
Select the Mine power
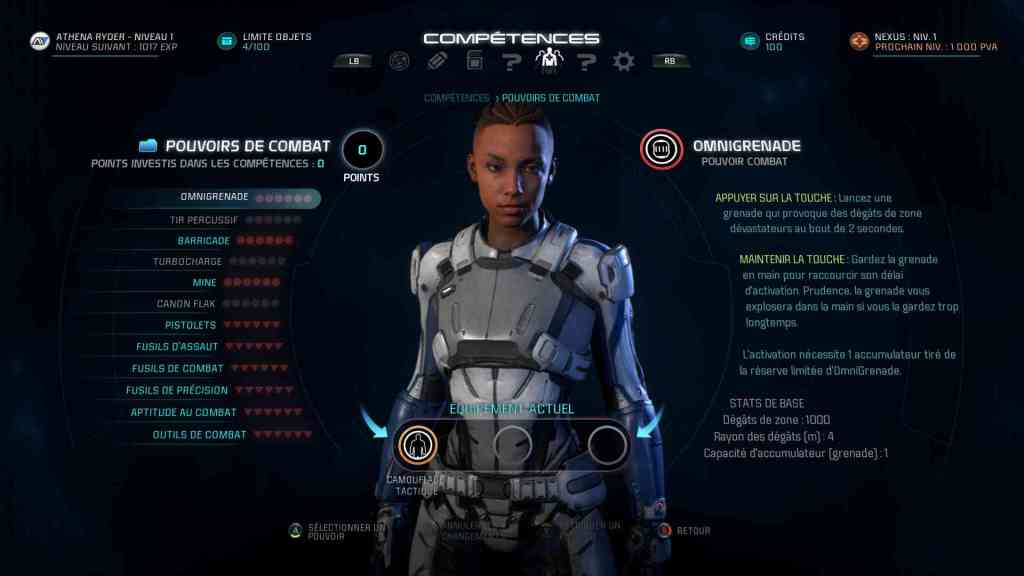[x=204, y=283]
